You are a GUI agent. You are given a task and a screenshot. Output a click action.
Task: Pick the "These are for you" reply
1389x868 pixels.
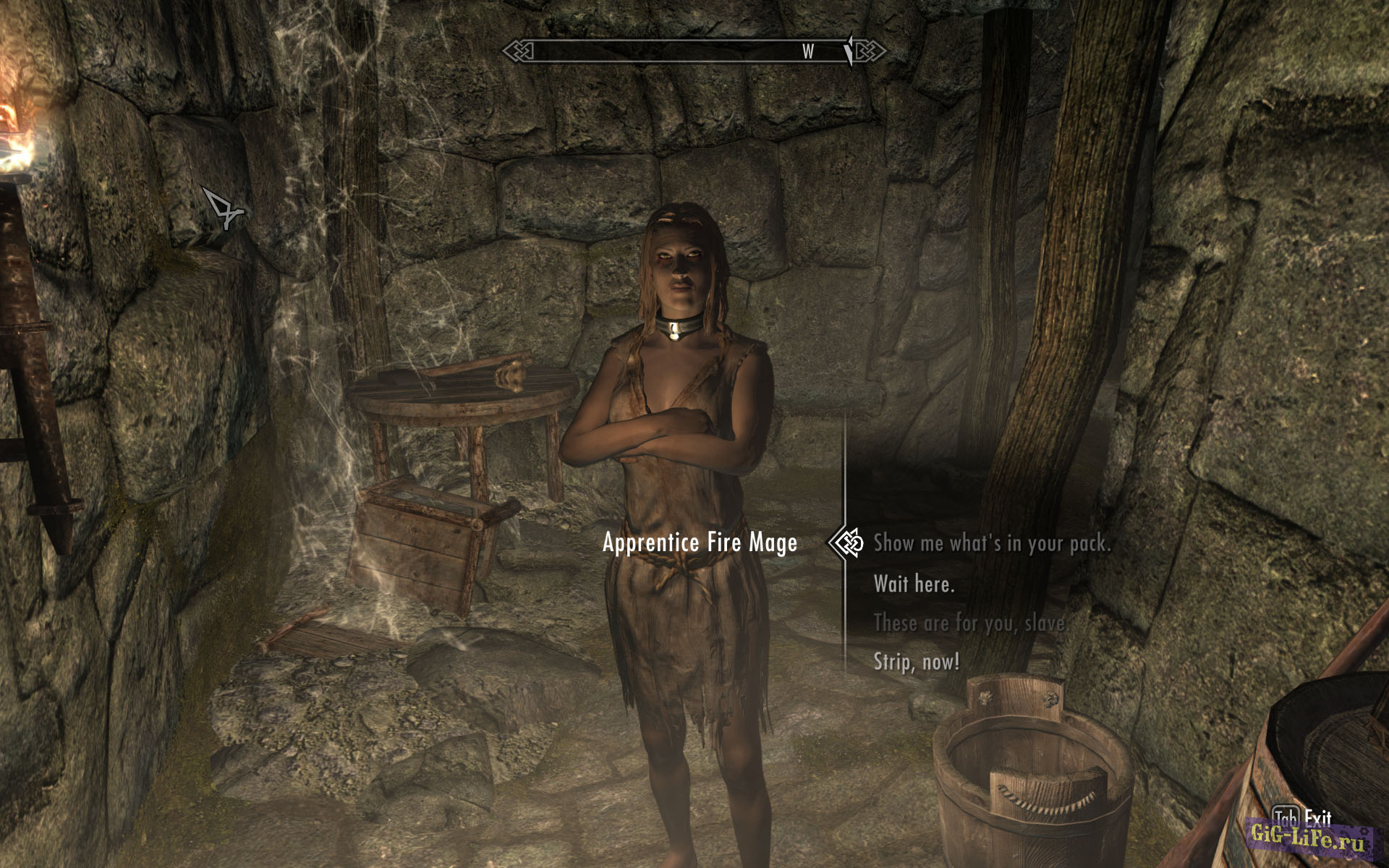[x=969, y=623]
